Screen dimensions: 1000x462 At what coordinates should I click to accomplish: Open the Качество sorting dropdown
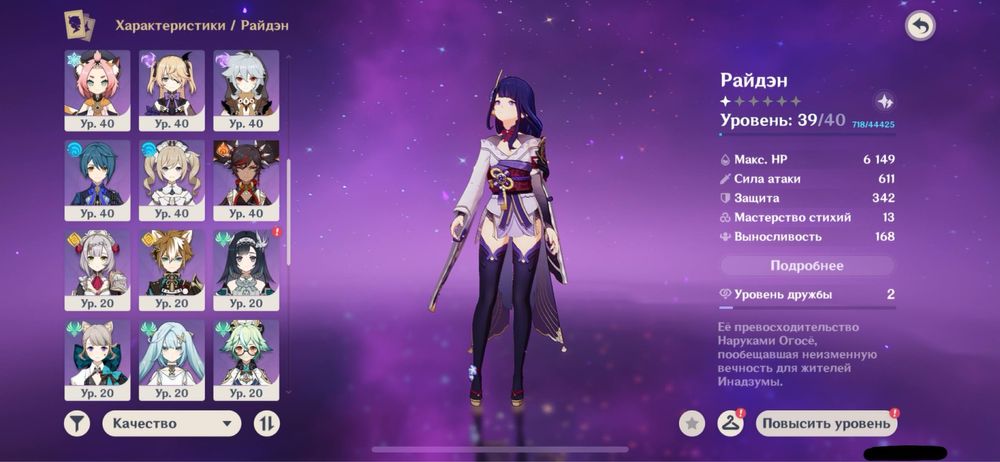tap(172, 423)
